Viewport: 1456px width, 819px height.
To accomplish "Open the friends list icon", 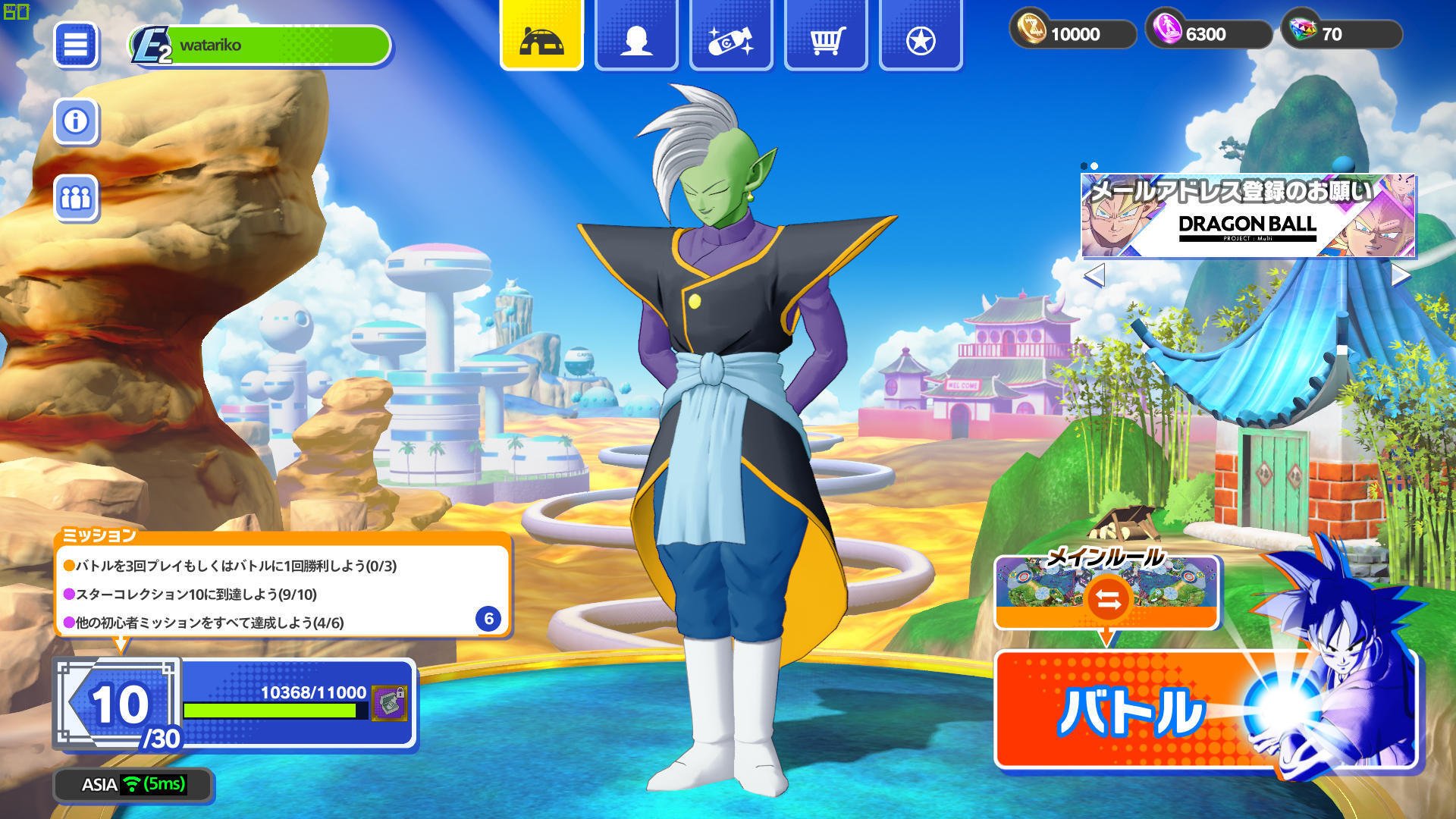I will pyautogui.click(x=76, y=197).
